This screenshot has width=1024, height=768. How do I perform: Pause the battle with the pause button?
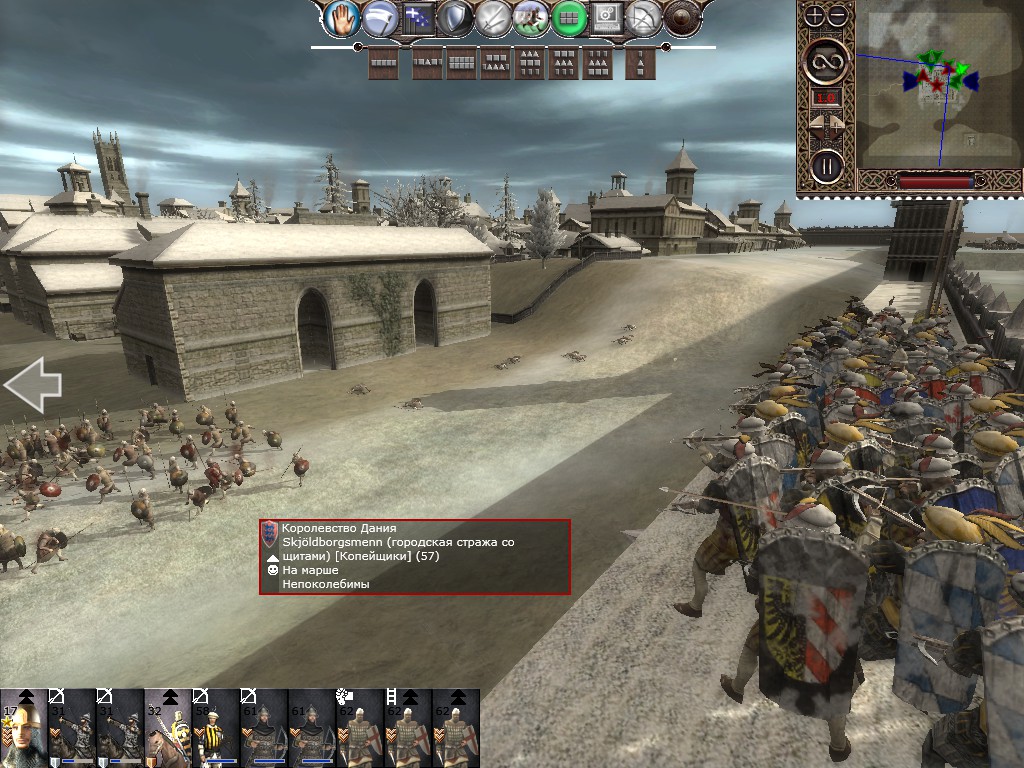pos(827,165)
